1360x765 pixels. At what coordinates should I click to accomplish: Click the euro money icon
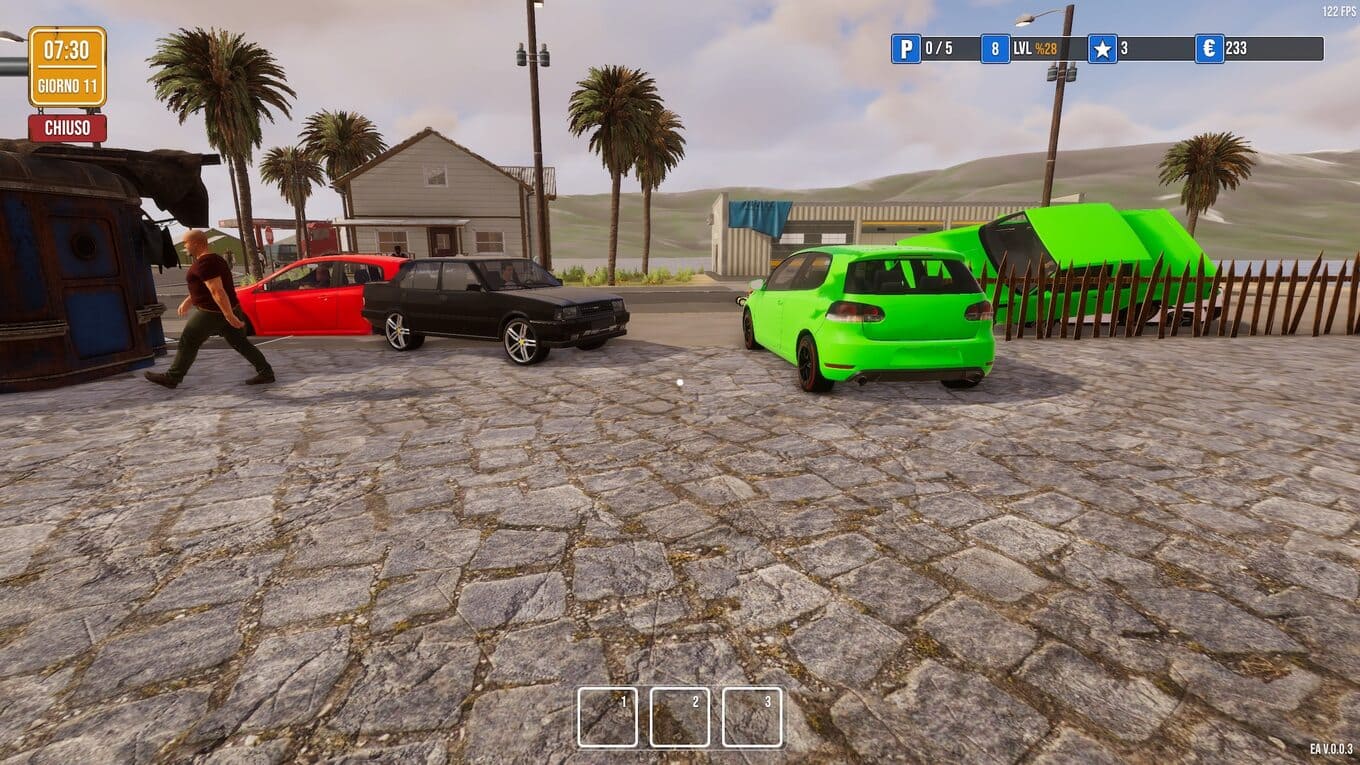pyautogui.click(x=1209, y=49)
